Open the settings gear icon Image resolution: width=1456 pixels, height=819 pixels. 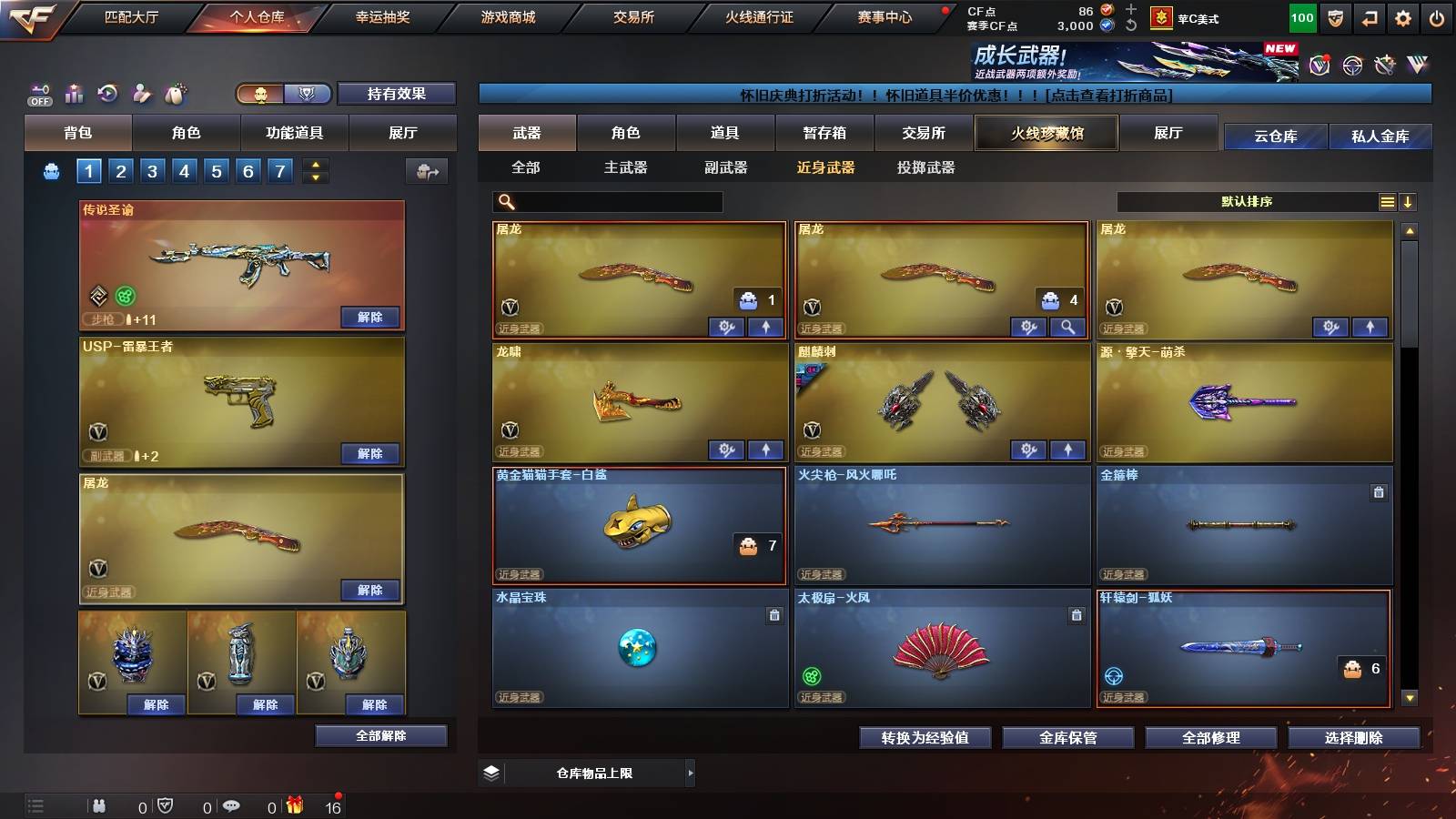[x=1402, y=17]
